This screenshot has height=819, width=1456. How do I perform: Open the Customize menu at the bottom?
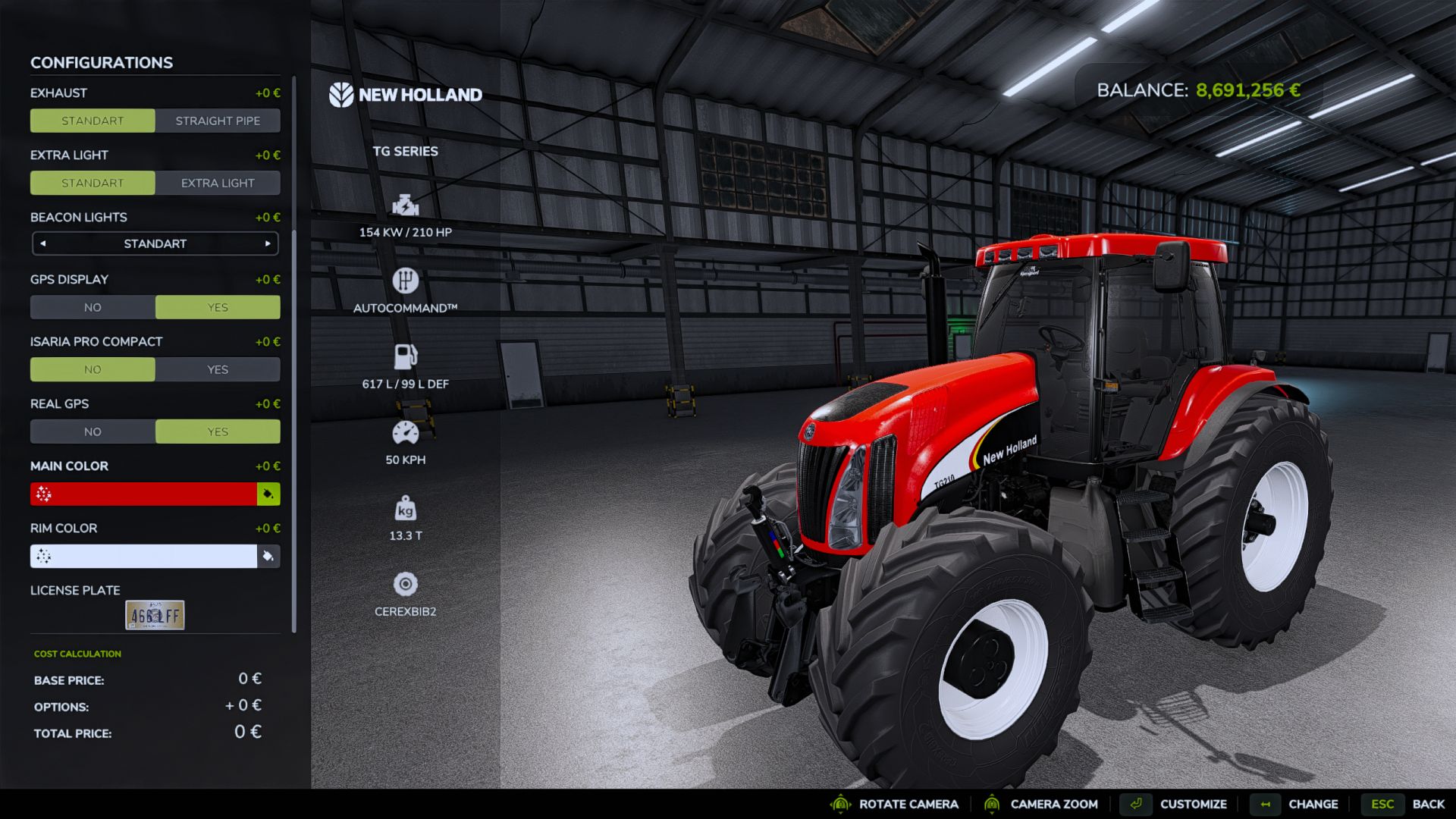point(1194,804)
